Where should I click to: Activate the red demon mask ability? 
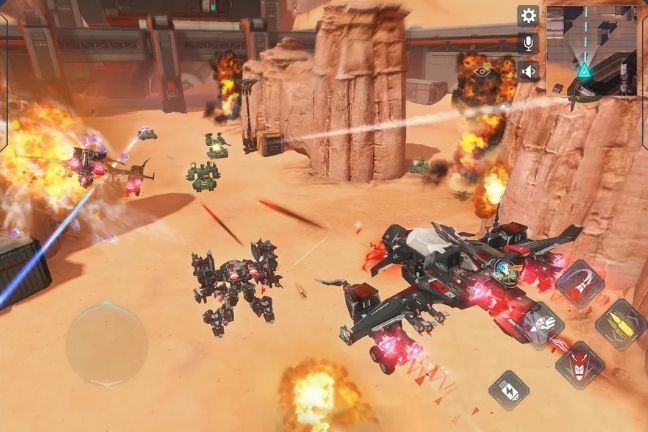coord(579,364)
